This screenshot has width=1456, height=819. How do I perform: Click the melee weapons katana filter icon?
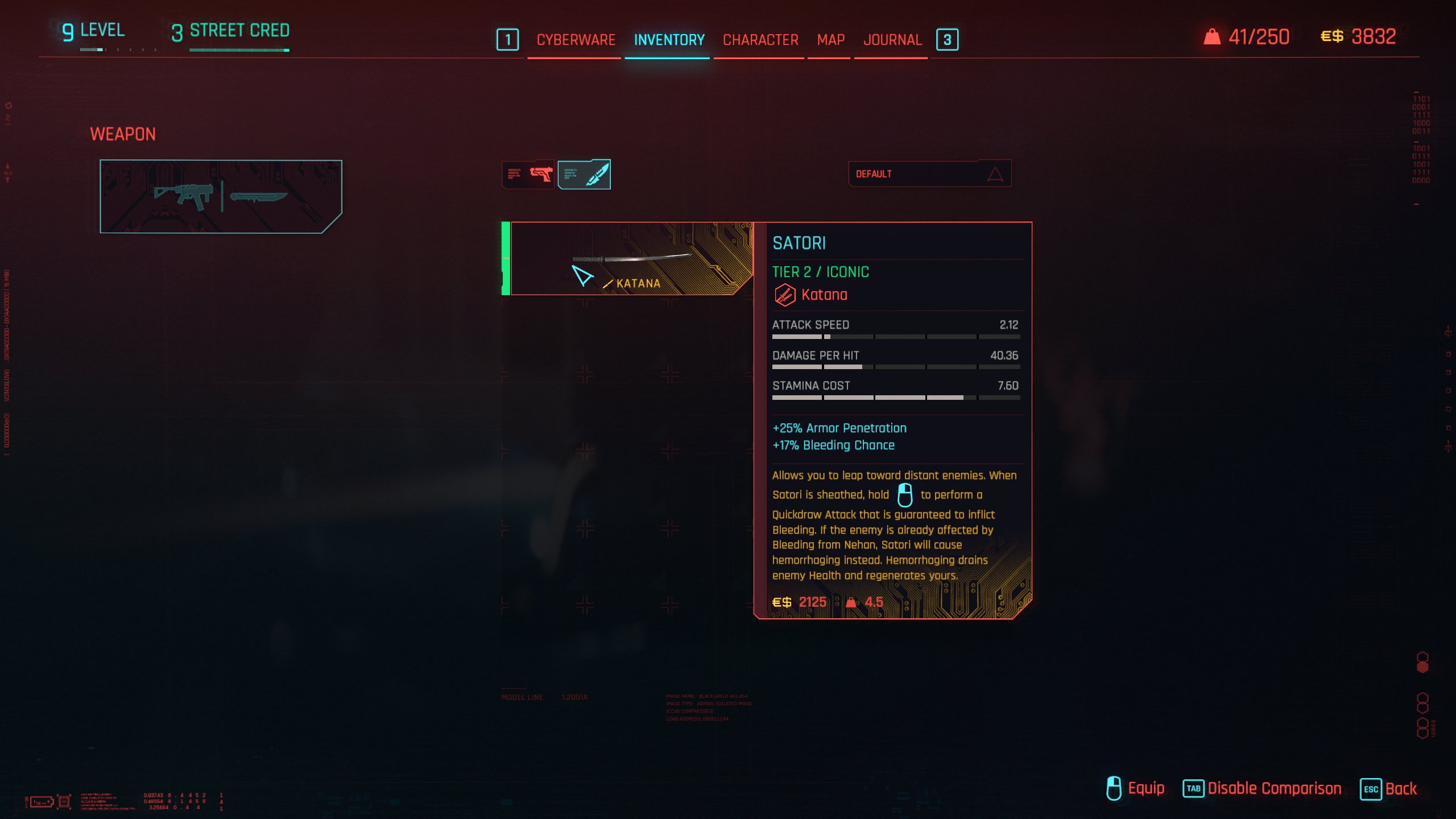tap(584, 175)
